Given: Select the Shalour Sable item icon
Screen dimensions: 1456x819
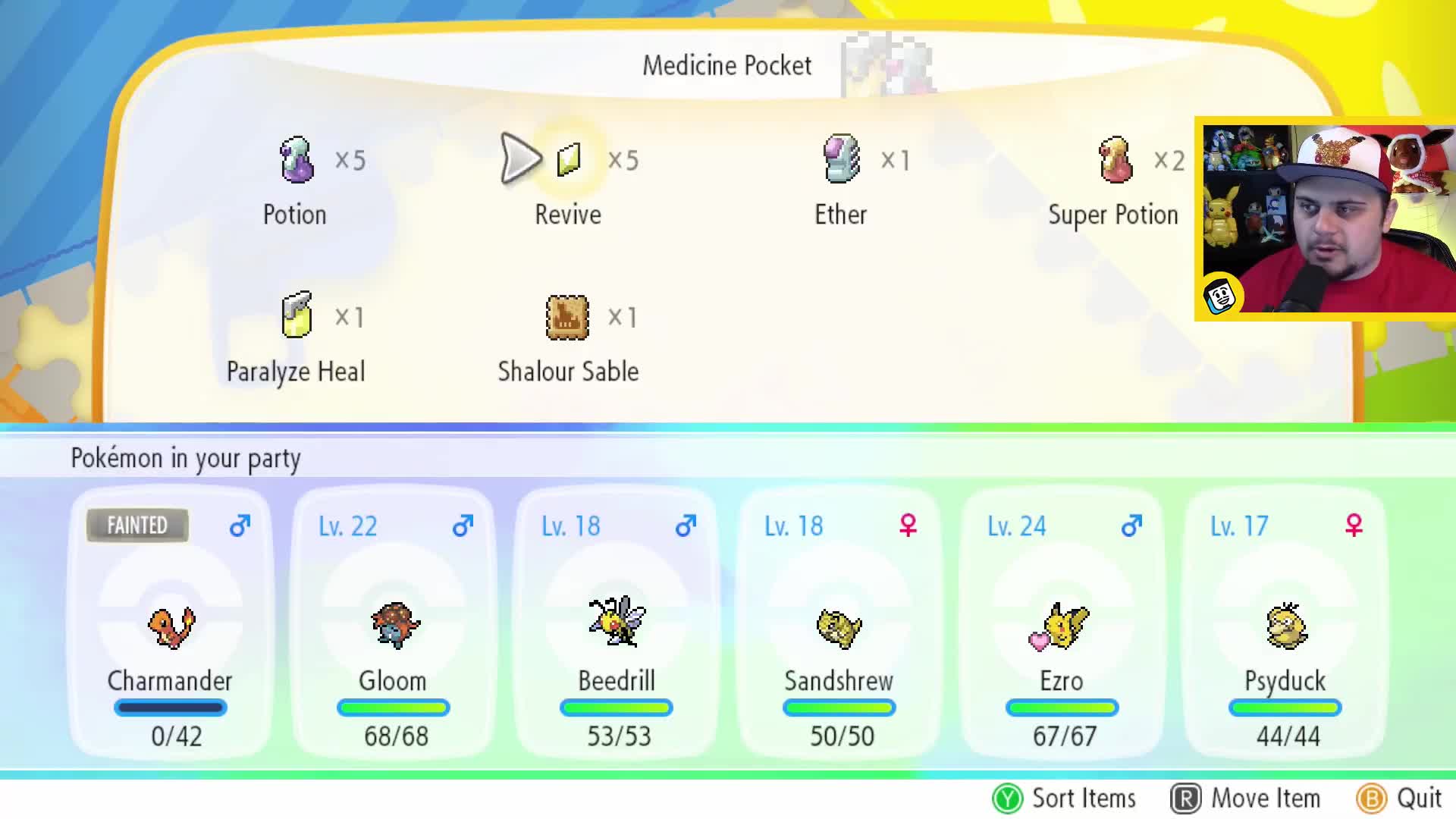Looking at the screenshot, I should [x=567, y=317].
